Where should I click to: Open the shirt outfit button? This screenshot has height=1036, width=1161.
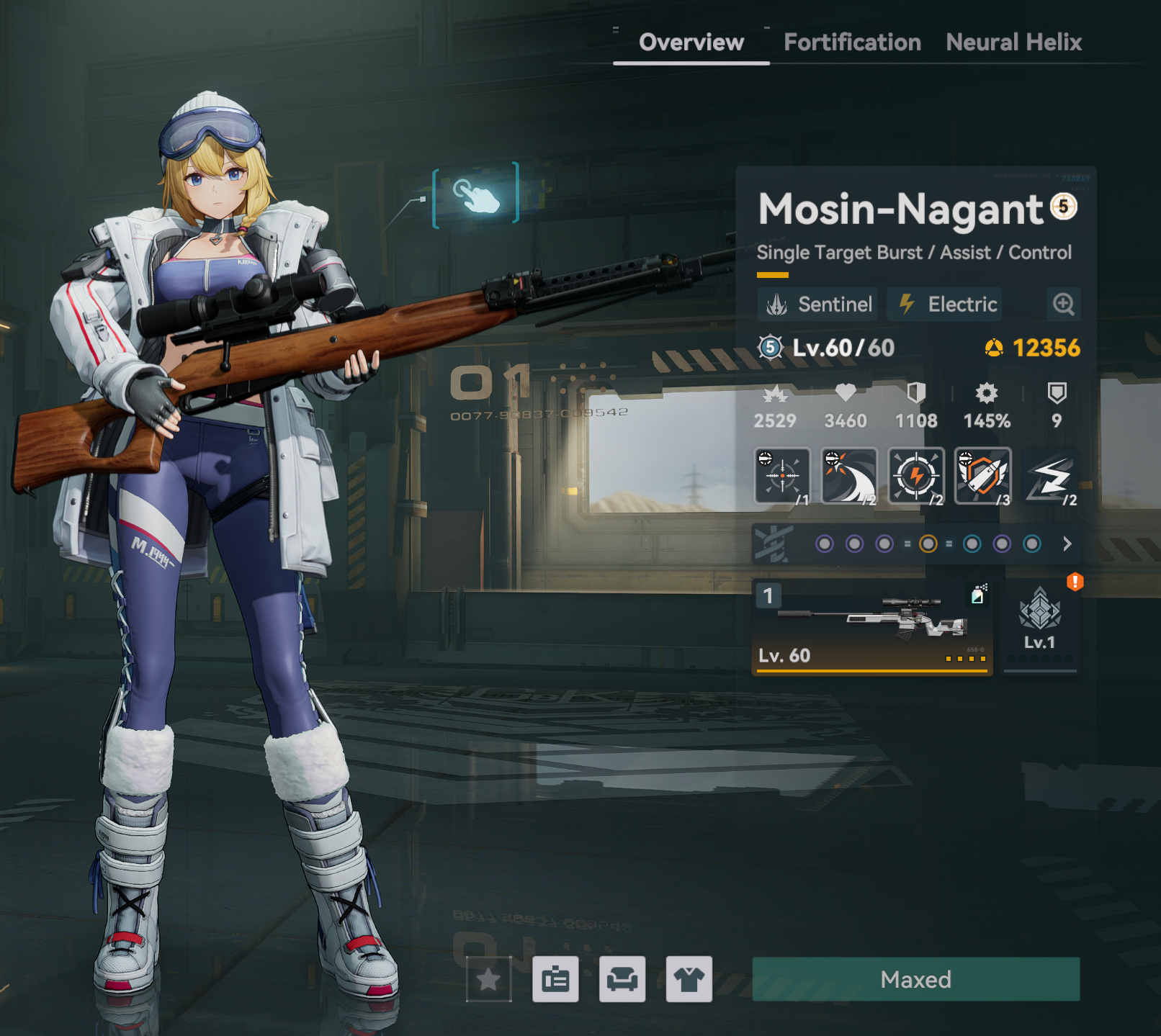(689, 979)
